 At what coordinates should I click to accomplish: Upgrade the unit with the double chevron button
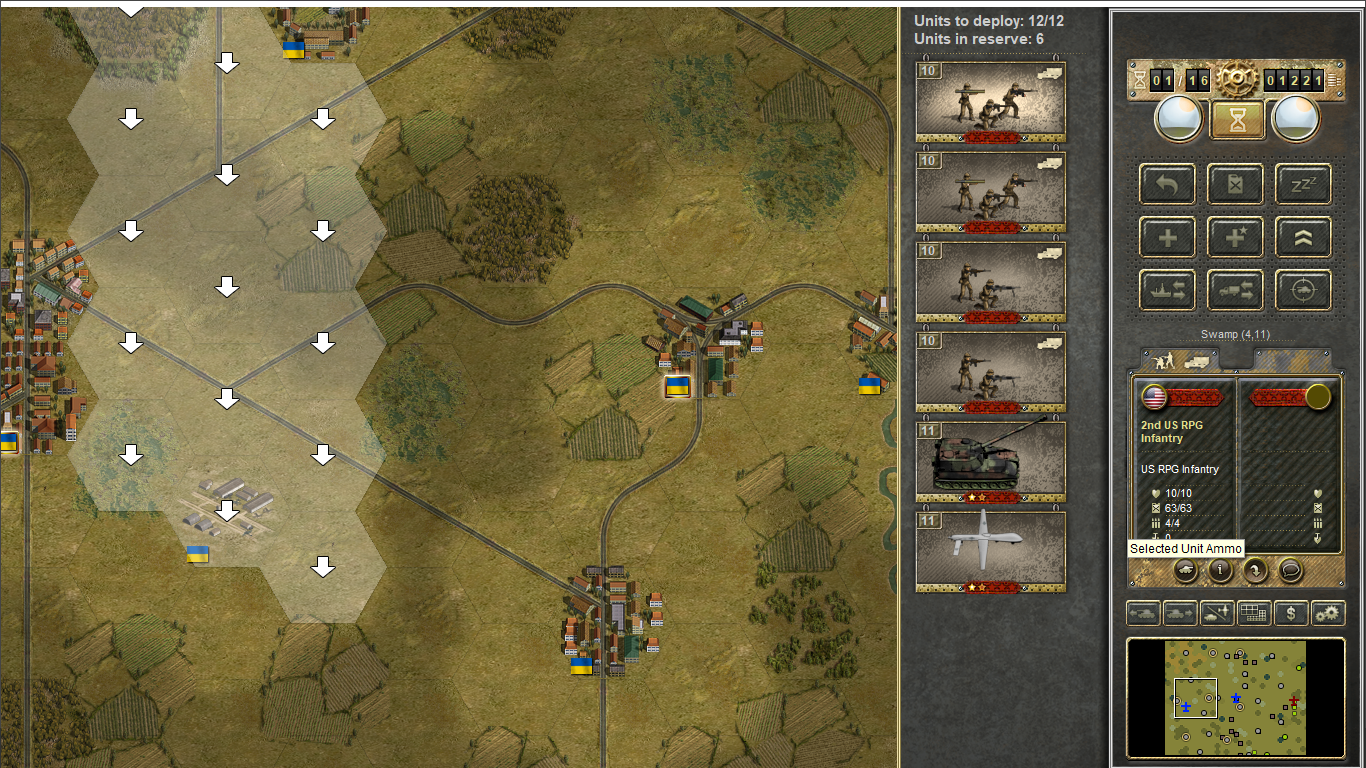pyautogui.click(x=1303, y=237)
